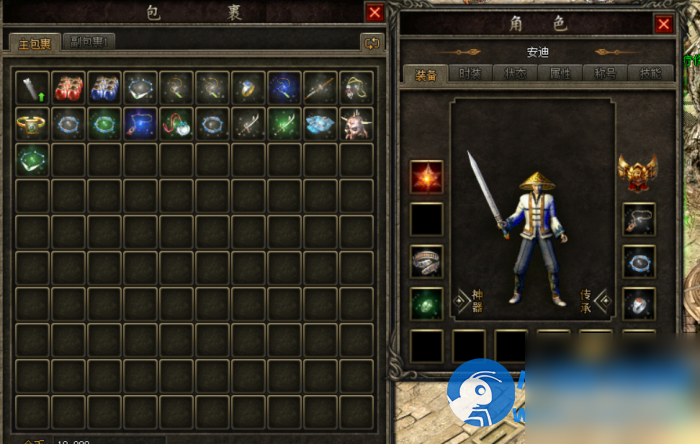Click the equipped red winged medal slot
Viewport: 700px width, 444px height.
[636, 171]
